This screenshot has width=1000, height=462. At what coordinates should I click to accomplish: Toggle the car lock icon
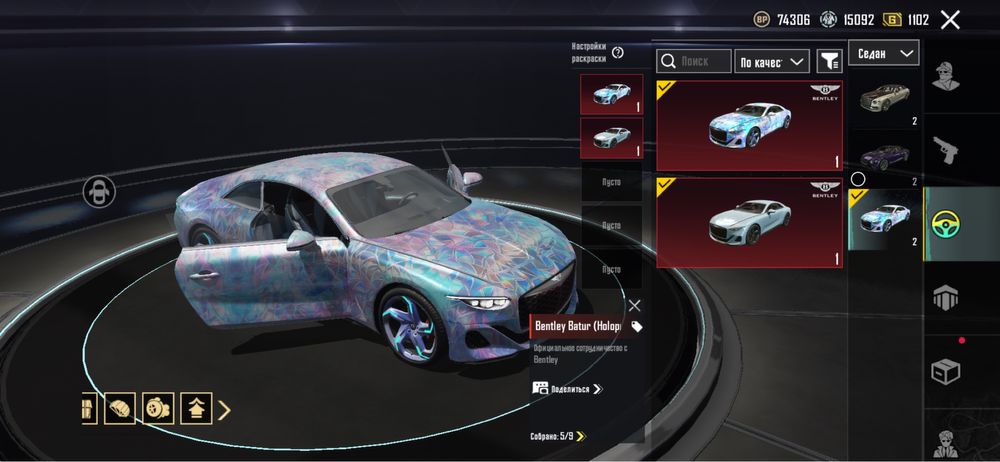pyautogui.click(x=99, y=192)
